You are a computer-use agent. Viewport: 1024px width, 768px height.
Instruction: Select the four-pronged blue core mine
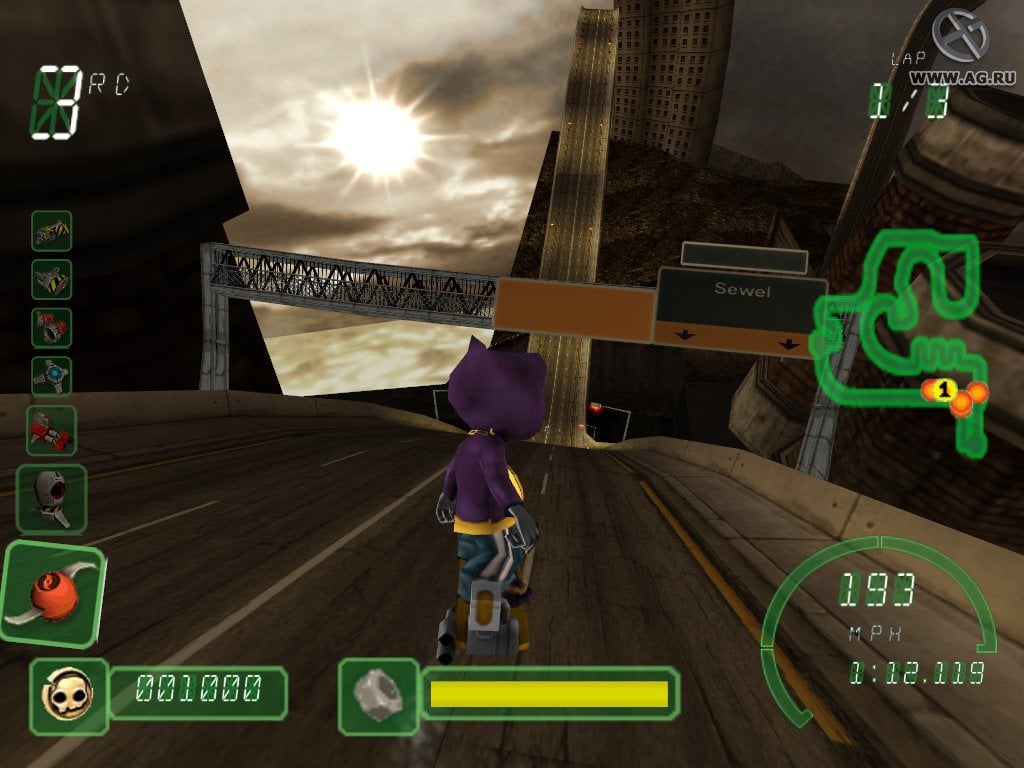coord(51,376)
